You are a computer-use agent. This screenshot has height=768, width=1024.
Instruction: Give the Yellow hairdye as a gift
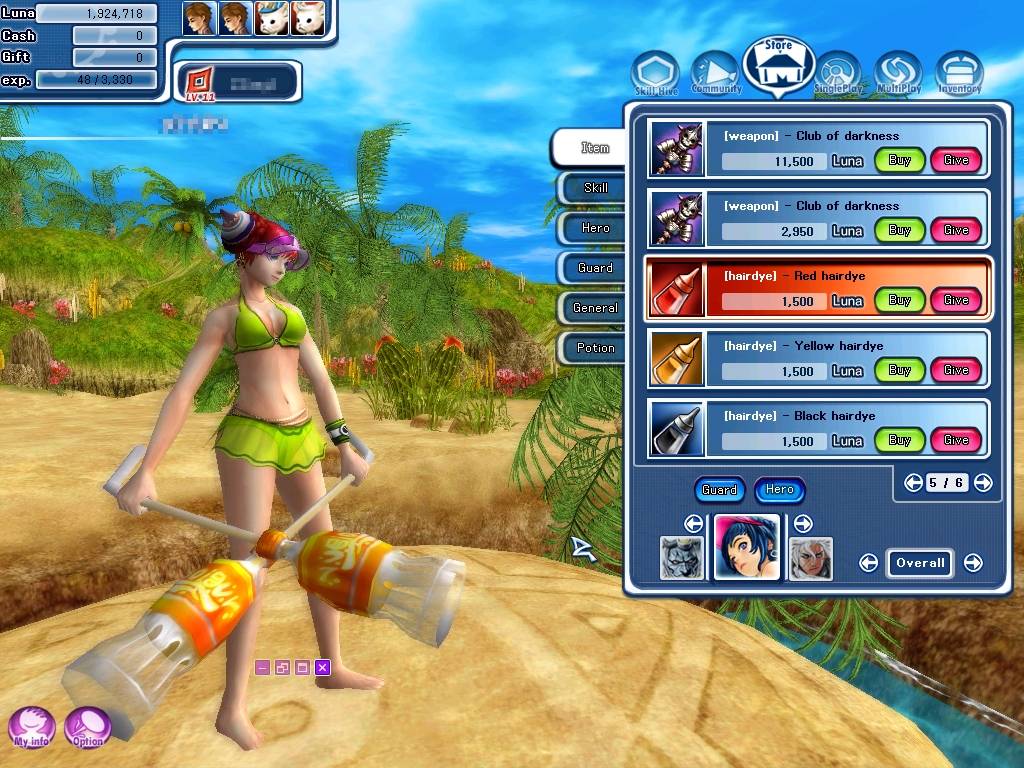pos(956,370)
